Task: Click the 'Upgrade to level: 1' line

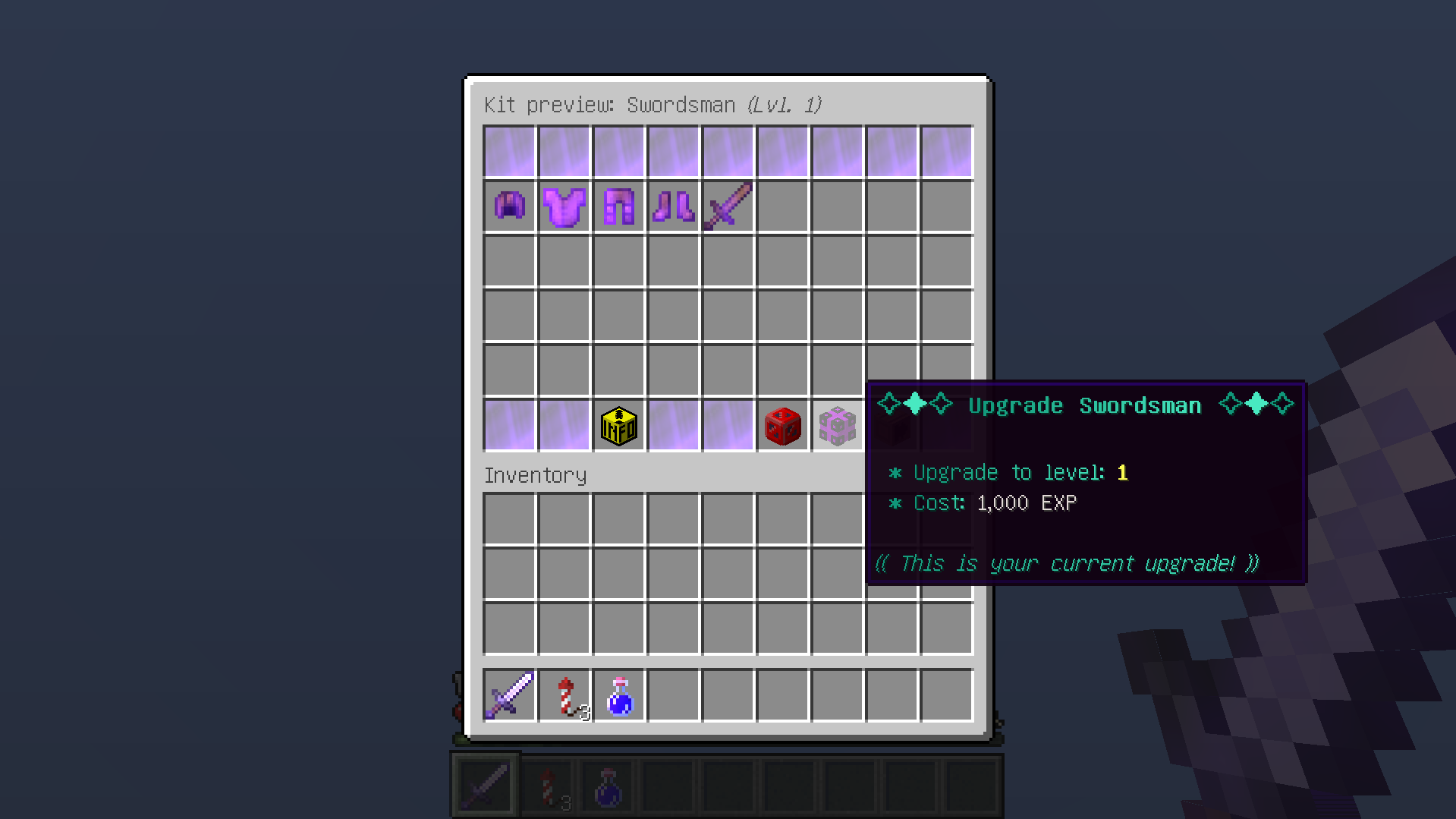Action: 1009,472
